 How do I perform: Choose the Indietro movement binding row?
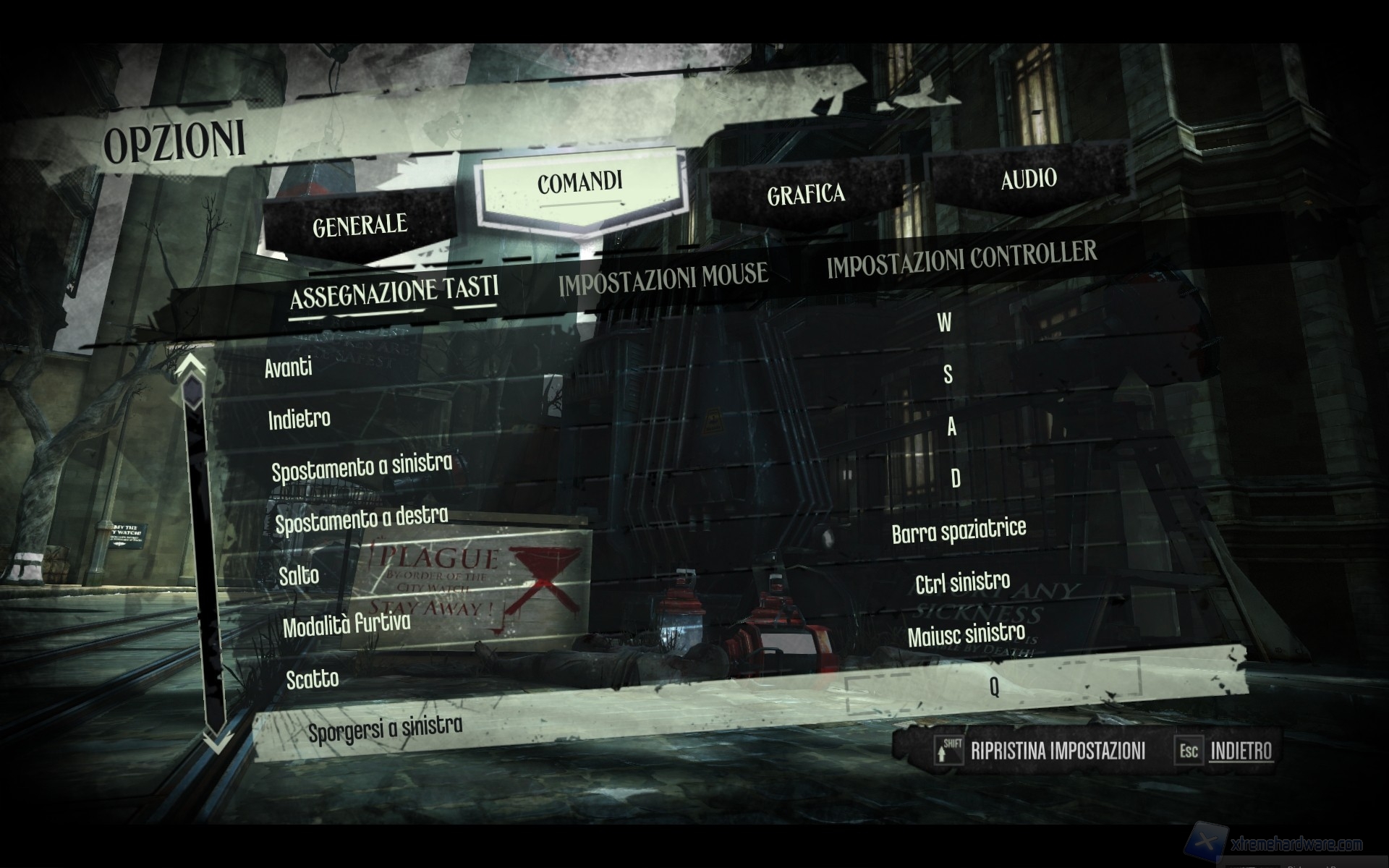point(300,419)
